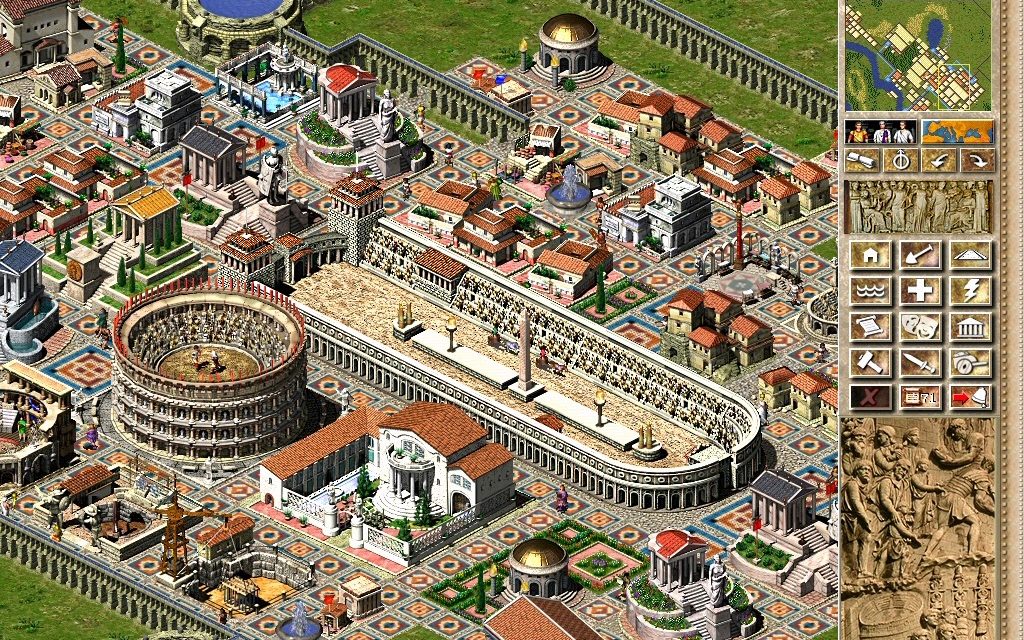Rotate the map counter-clockwise

pyautogui.click(x=939, y=160)
